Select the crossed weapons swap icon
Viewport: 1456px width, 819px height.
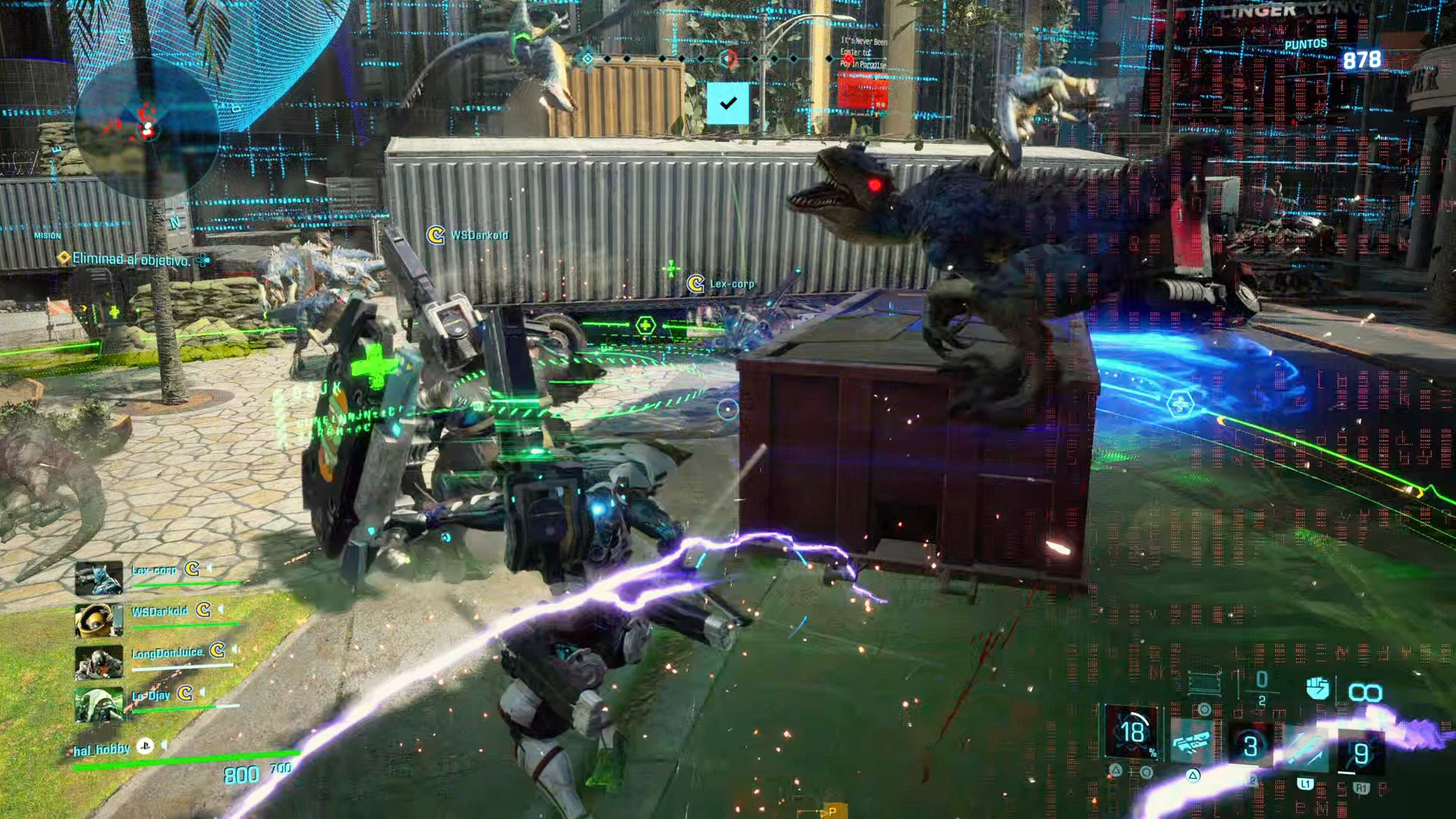(1191, 742)
